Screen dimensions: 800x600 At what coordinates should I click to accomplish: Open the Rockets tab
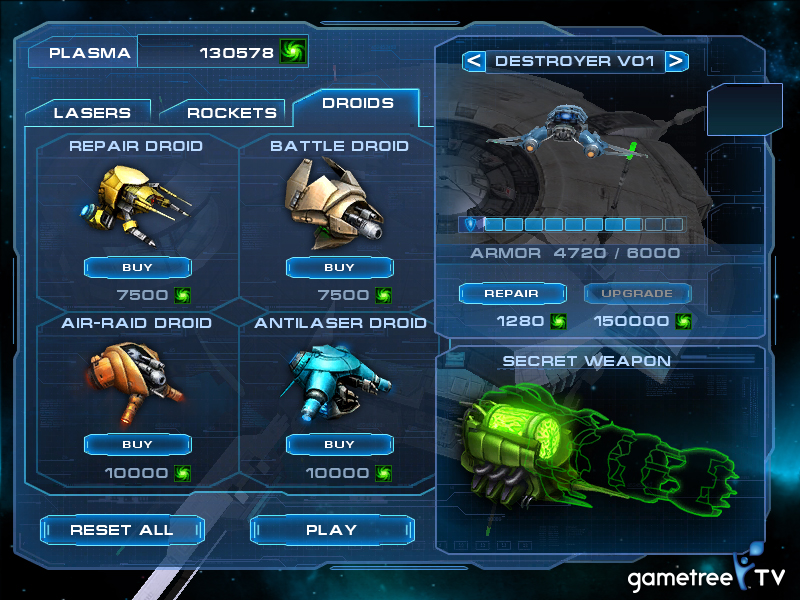(231, 112)
